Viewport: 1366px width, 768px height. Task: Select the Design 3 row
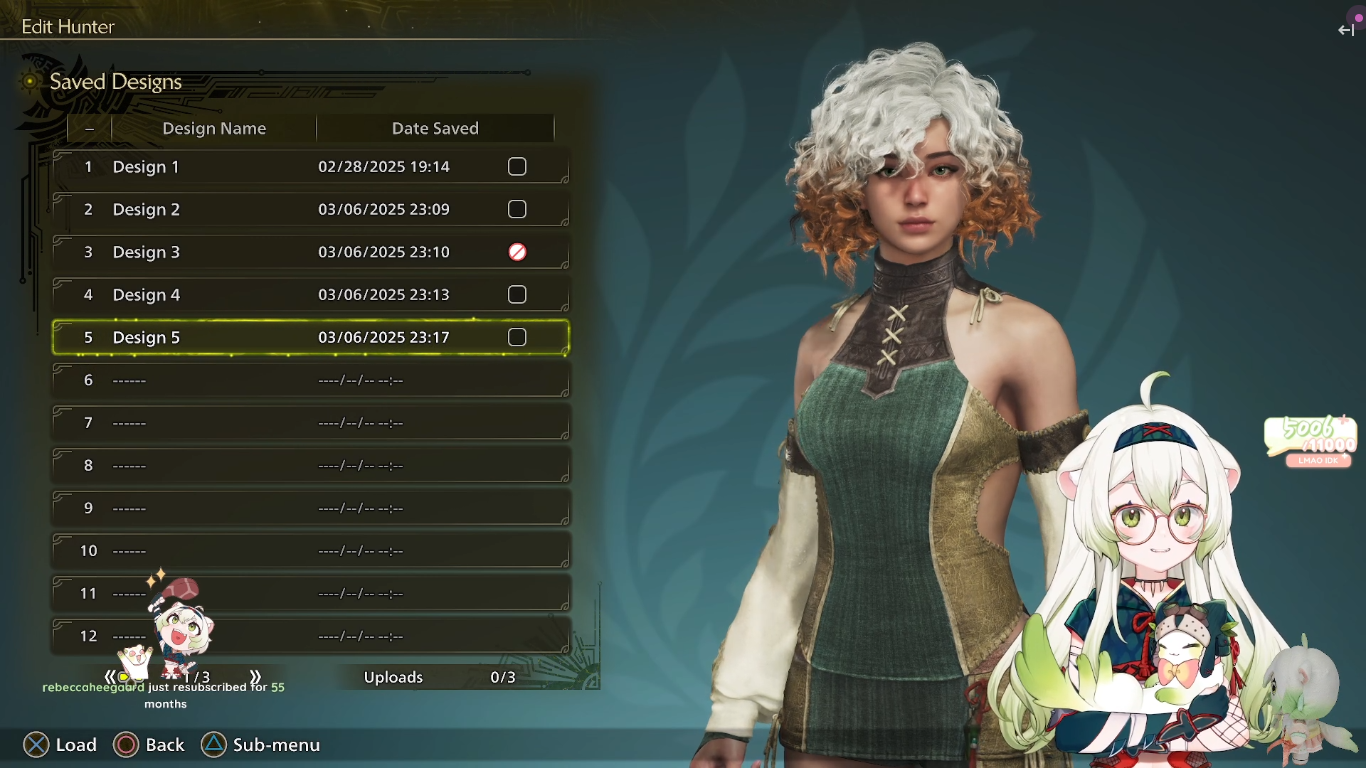click(x=300, y=253)
